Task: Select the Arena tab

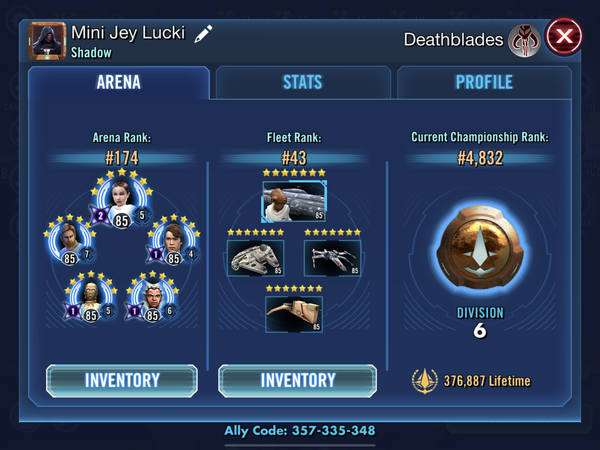Action: tap(118, 83)
